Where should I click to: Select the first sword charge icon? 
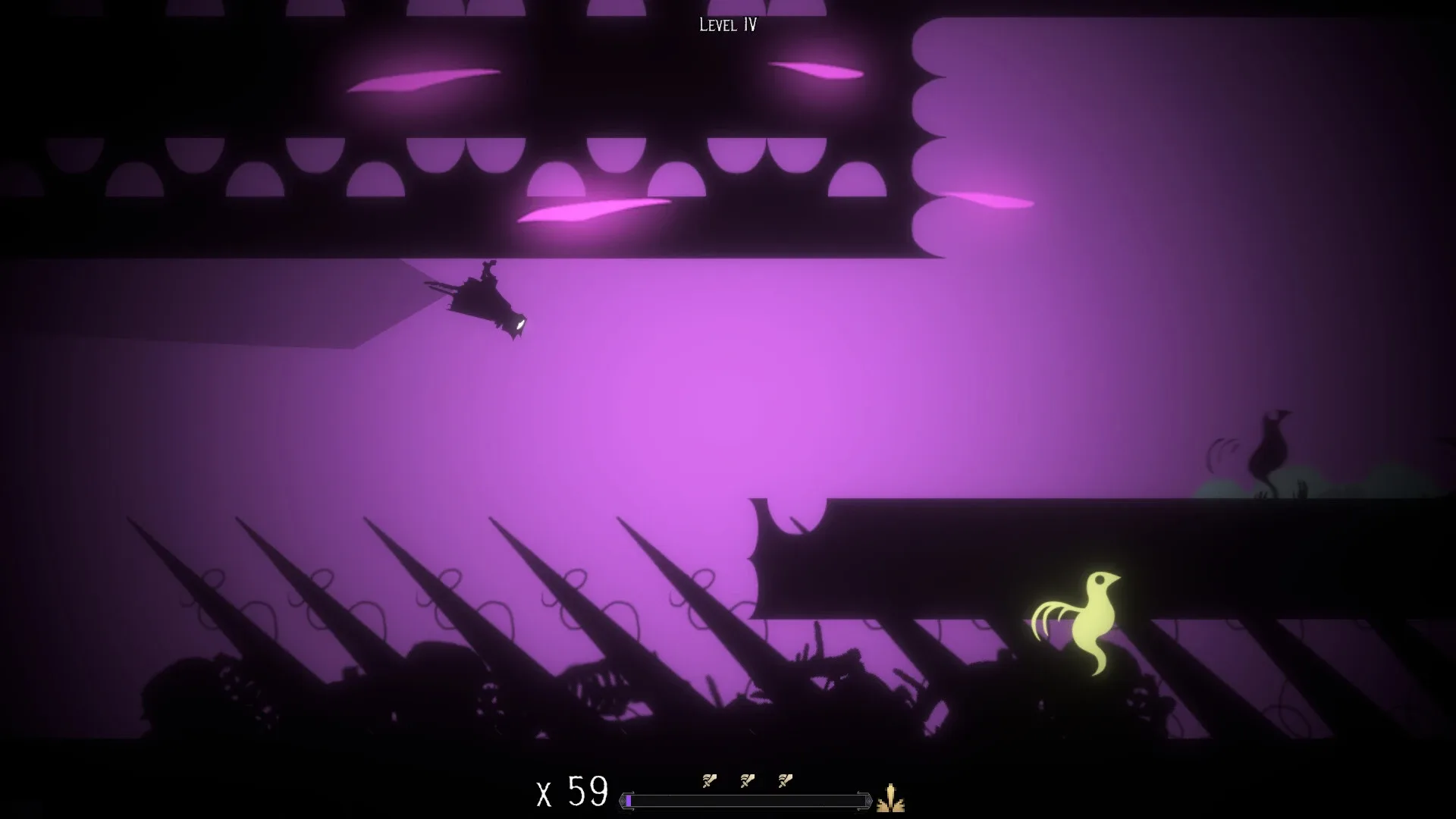click(x=709, y=781)
